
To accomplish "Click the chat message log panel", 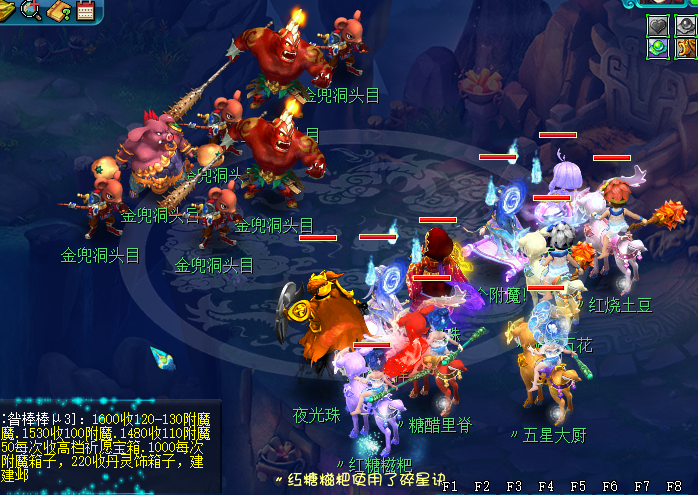I will (105, 445).
